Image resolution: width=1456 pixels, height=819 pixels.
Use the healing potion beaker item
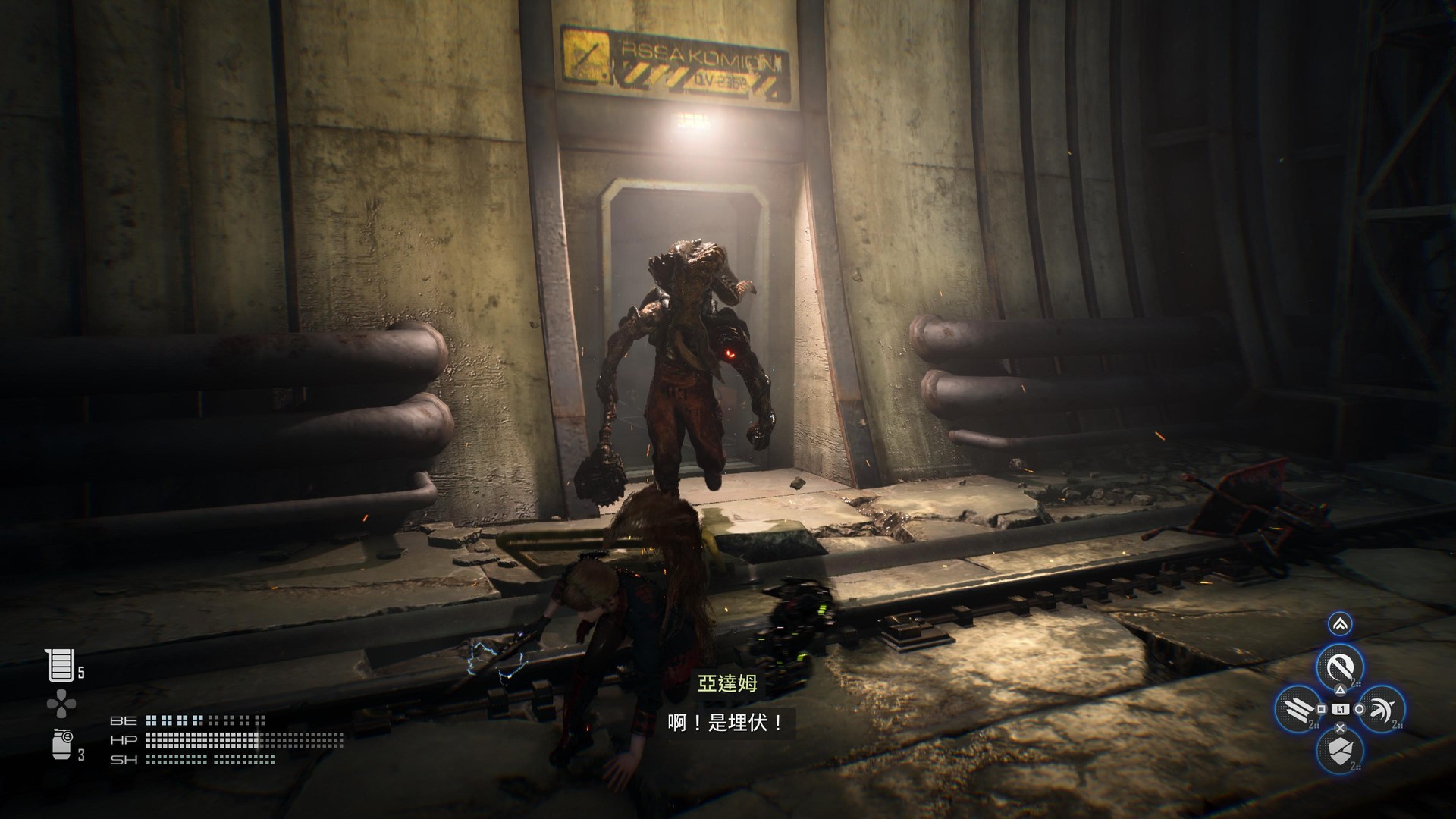tap(60, 665)
